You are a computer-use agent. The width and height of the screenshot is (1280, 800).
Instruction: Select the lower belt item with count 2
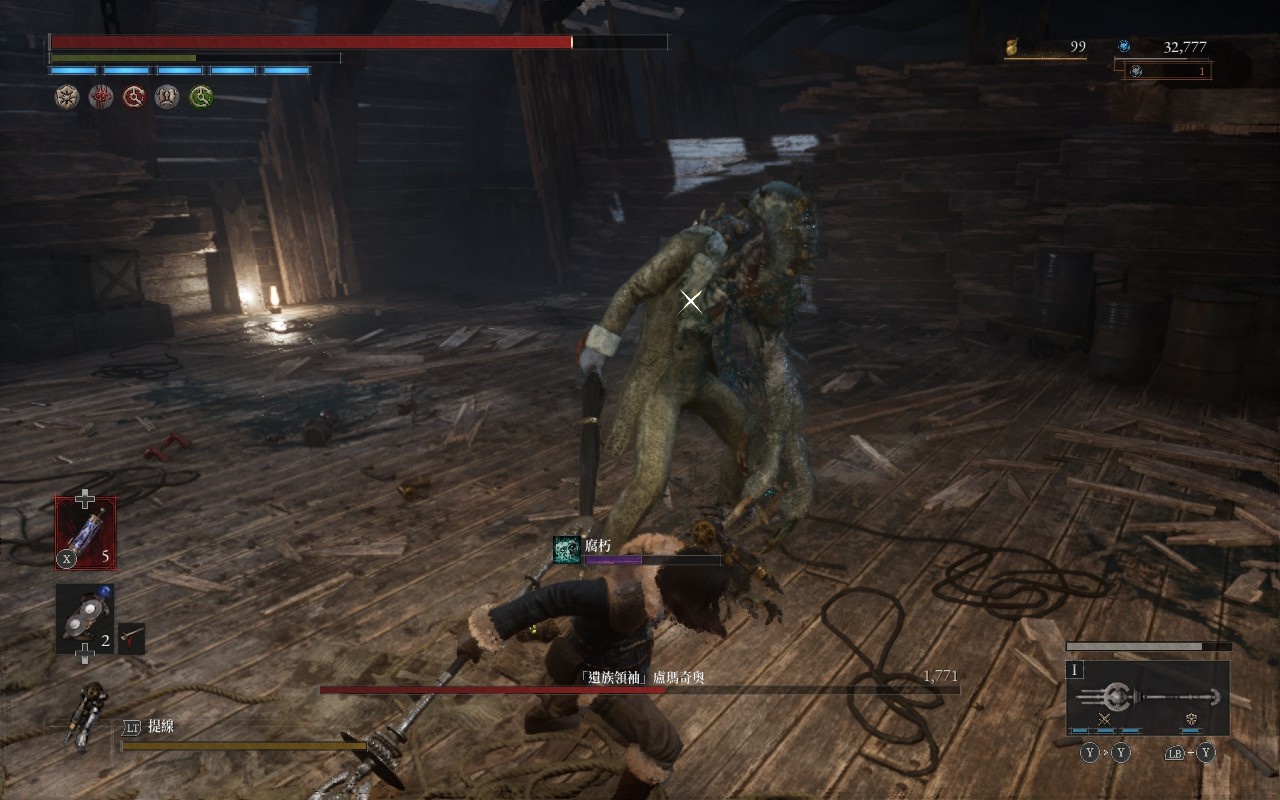tap(84, 619)
